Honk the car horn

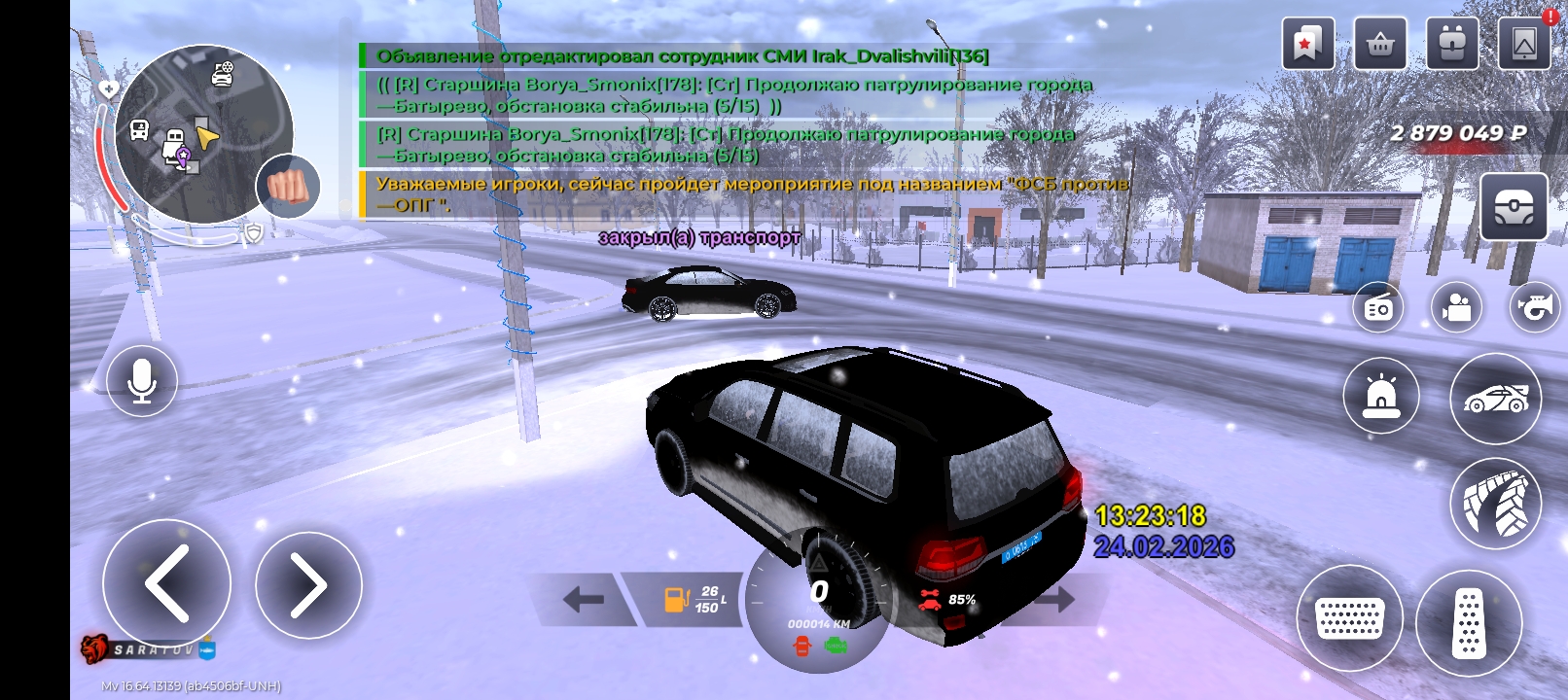point(1534,308)
